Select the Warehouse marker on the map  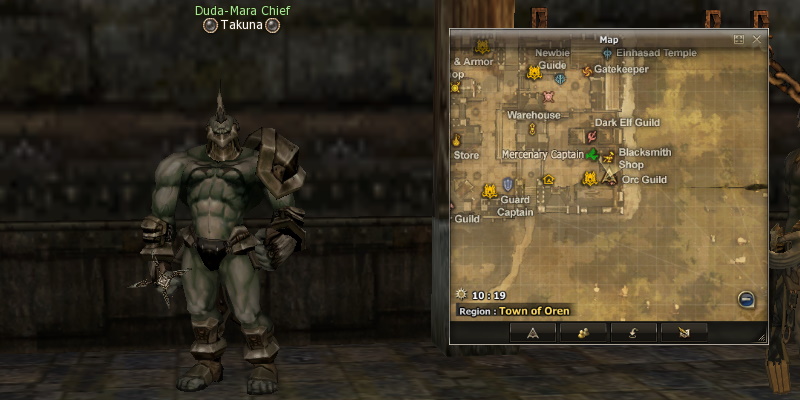(x=532, y=129)
